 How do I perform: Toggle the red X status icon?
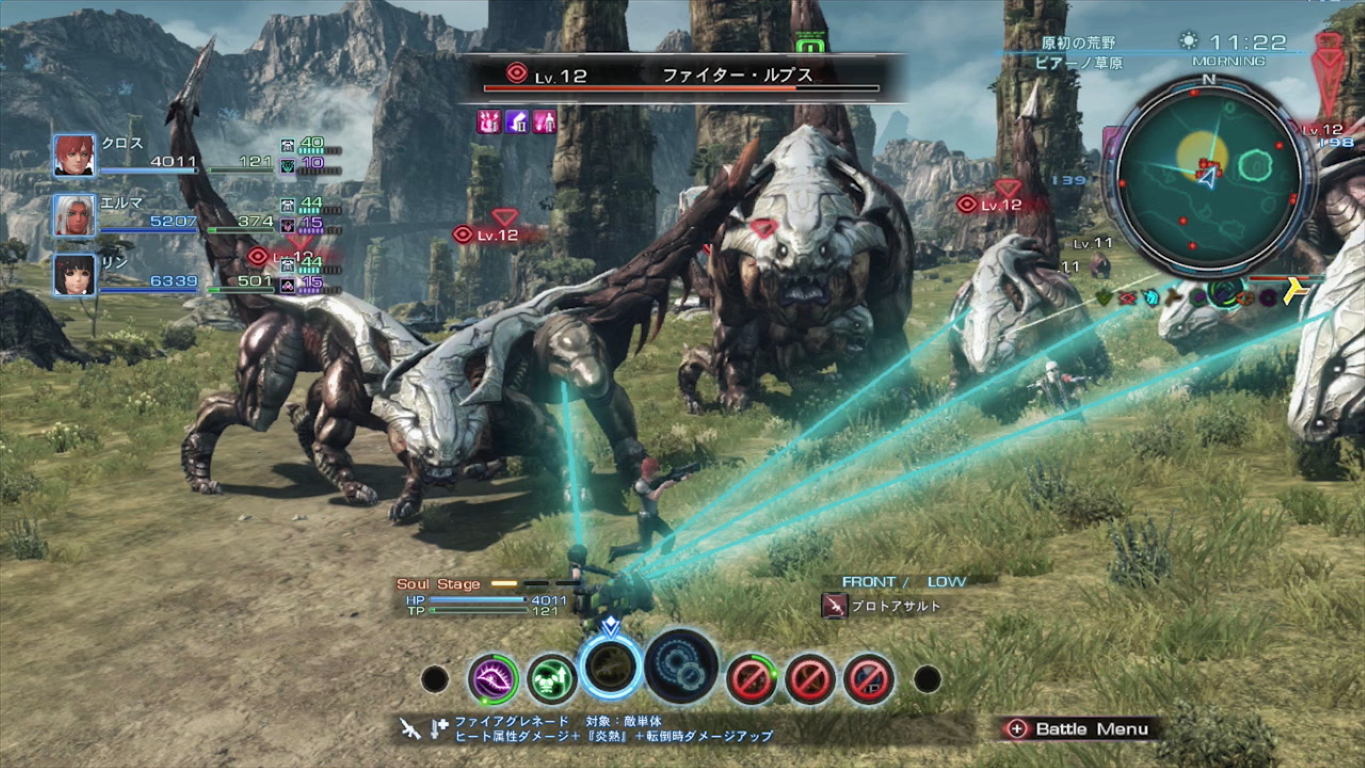1127,296
